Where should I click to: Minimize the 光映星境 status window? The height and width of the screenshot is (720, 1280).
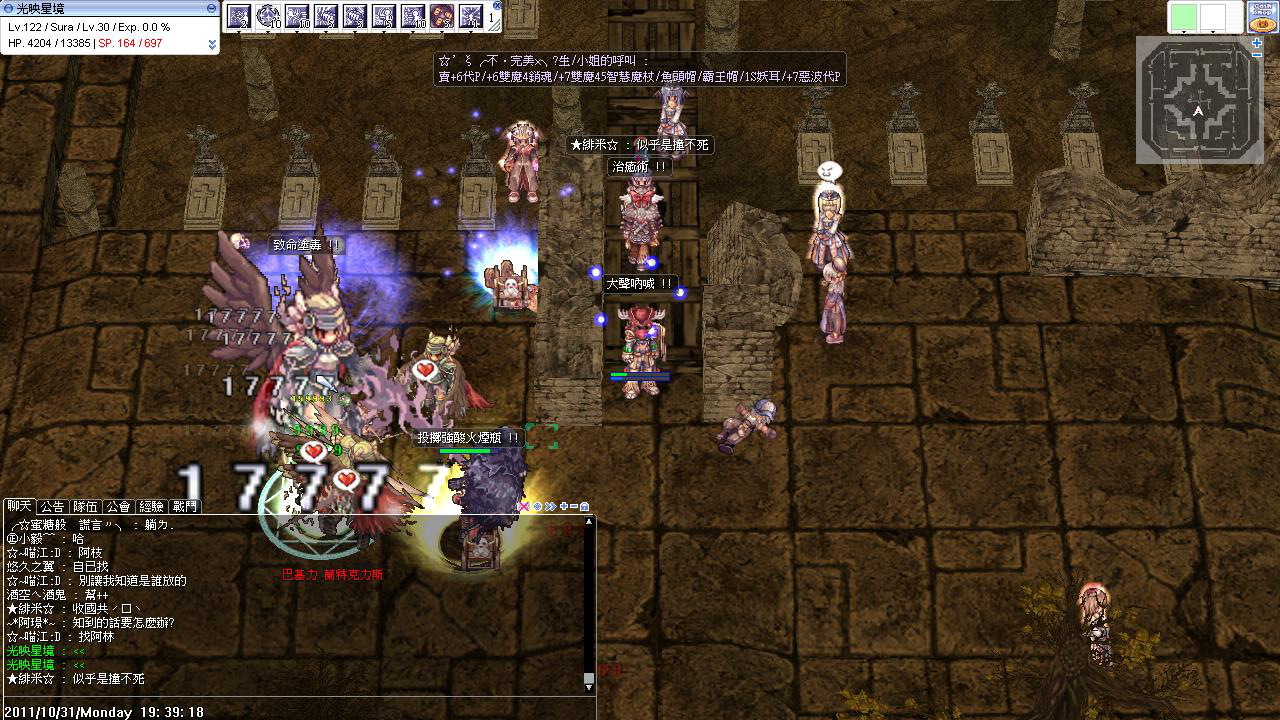(x=211, y=8)
